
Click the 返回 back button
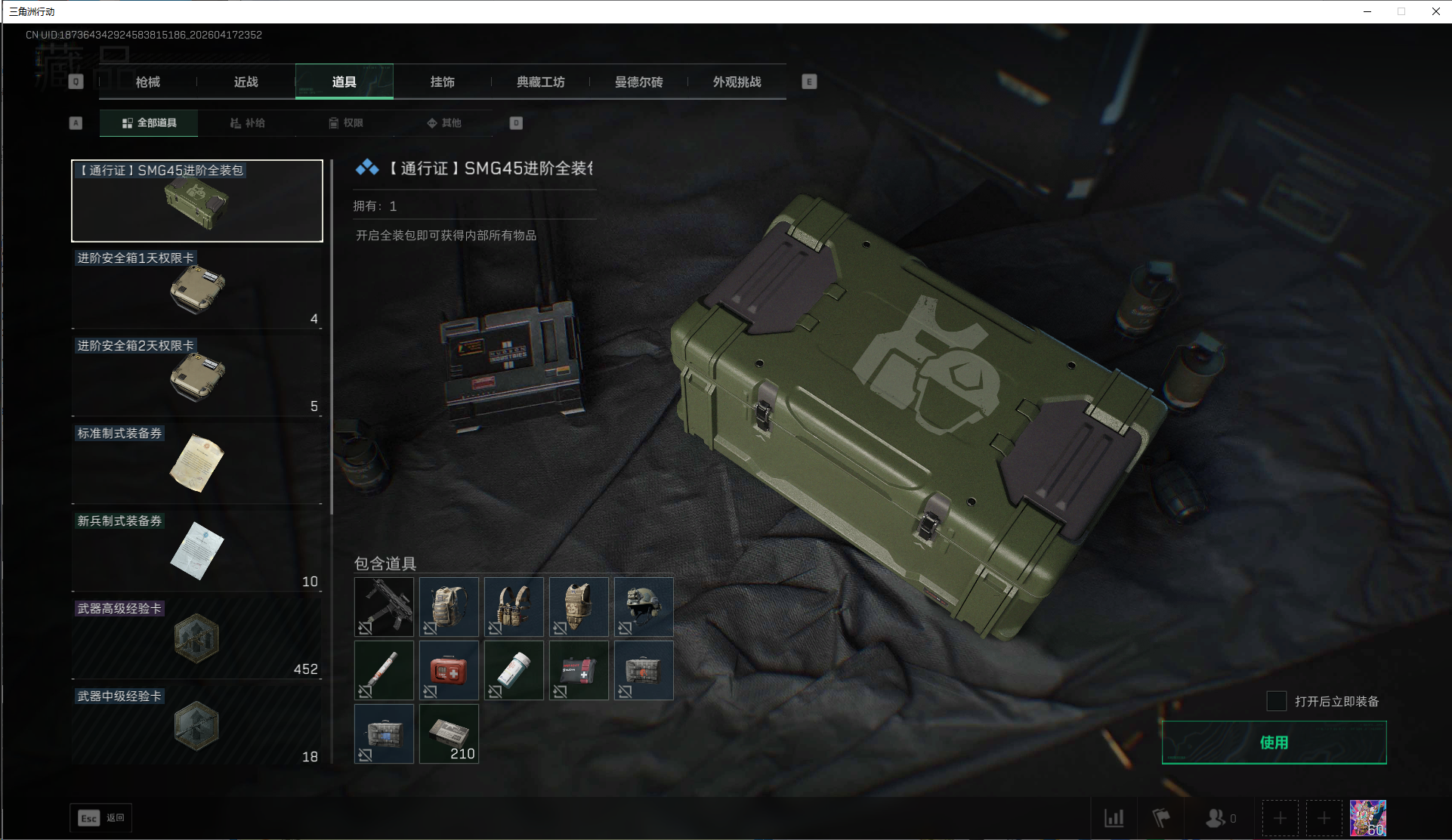(x=101, y=818)
